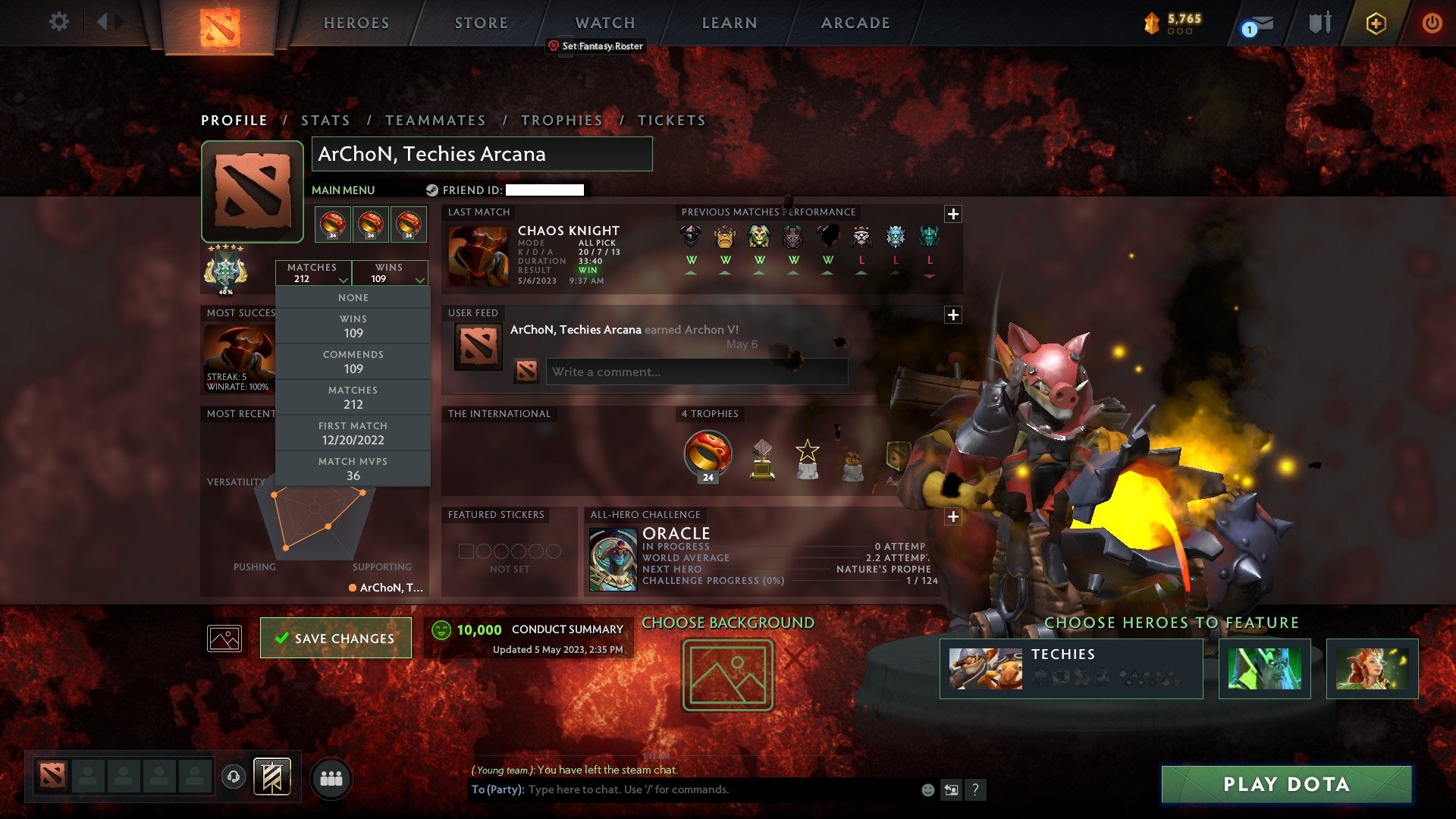Switch to the Stats tab
The width and height of the screenshot is (1456, 819).
325,120
